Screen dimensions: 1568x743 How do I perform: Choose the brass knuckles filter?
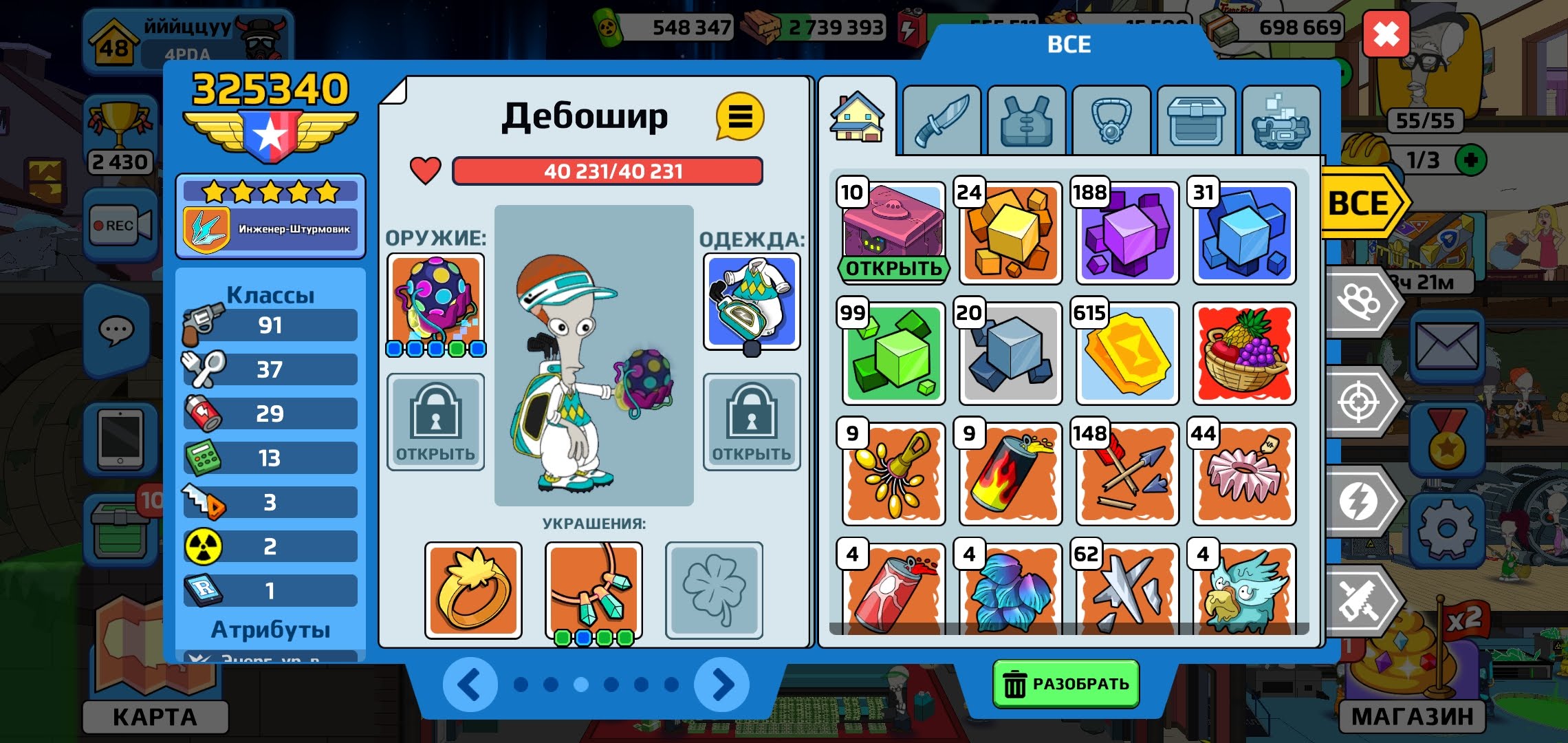pos(1360,302)
